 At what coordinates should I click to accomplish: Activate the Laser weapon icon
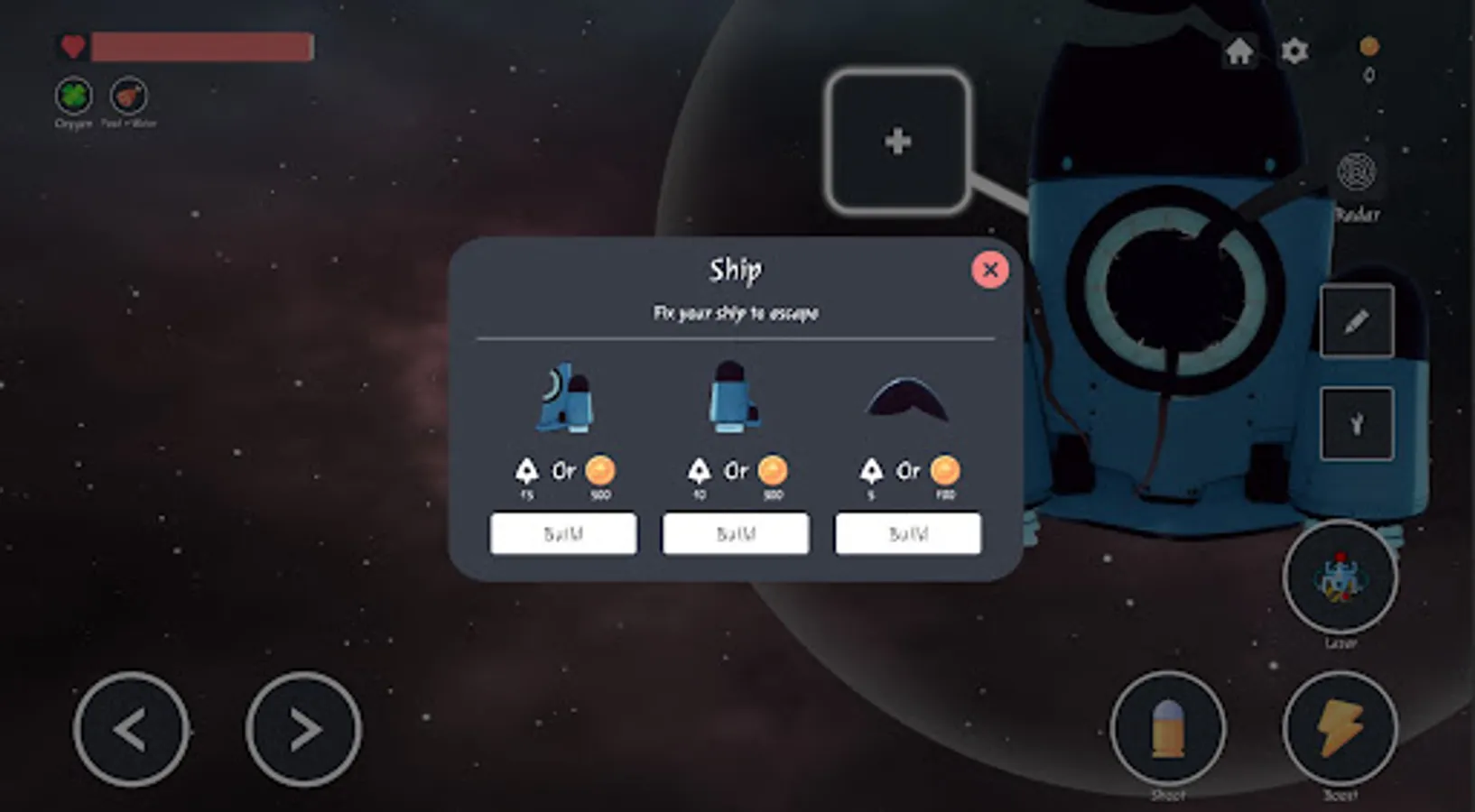pos(1341,586)
